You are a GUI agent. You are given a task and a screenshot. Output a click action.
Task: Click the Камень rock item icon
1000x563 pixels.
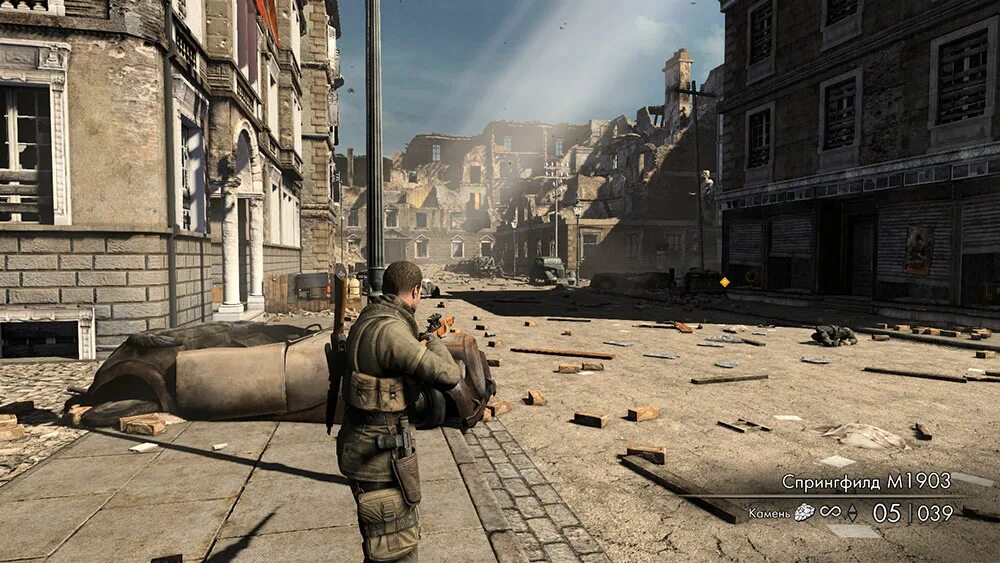[804, 513]
